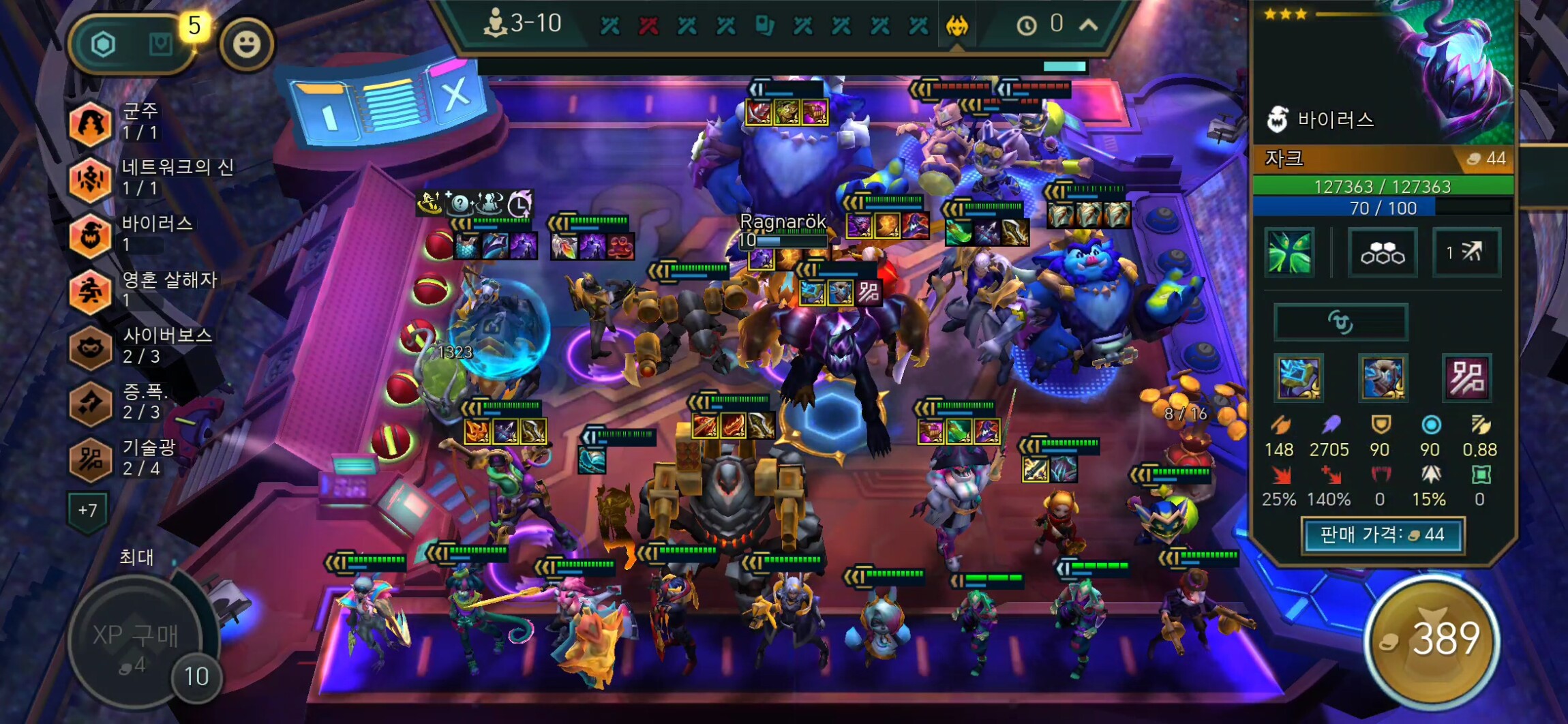This screenshot has height=724, width=1568.
Task: Expand the +7 hidden traits
Action: tap(87, 510)
